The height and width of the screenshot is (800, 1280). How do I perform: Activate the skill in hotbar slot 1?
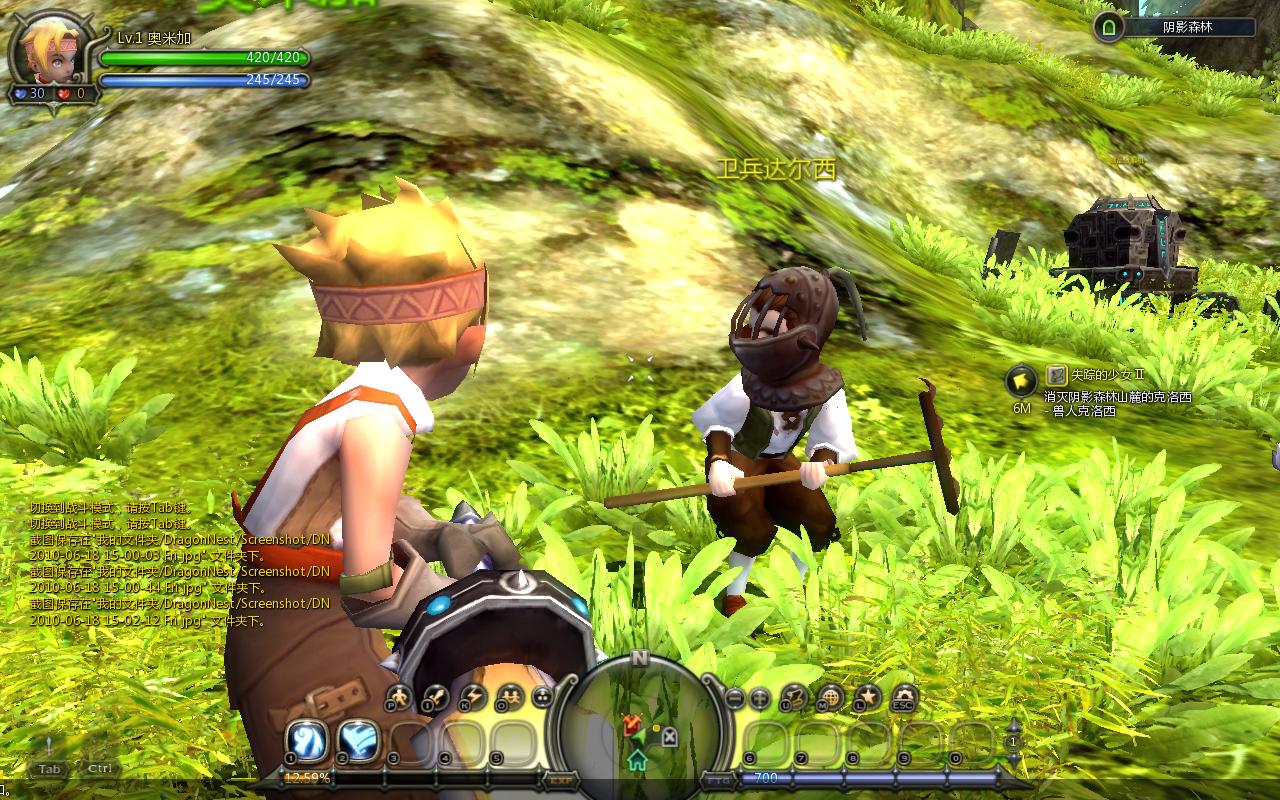[x=306, y=741]
